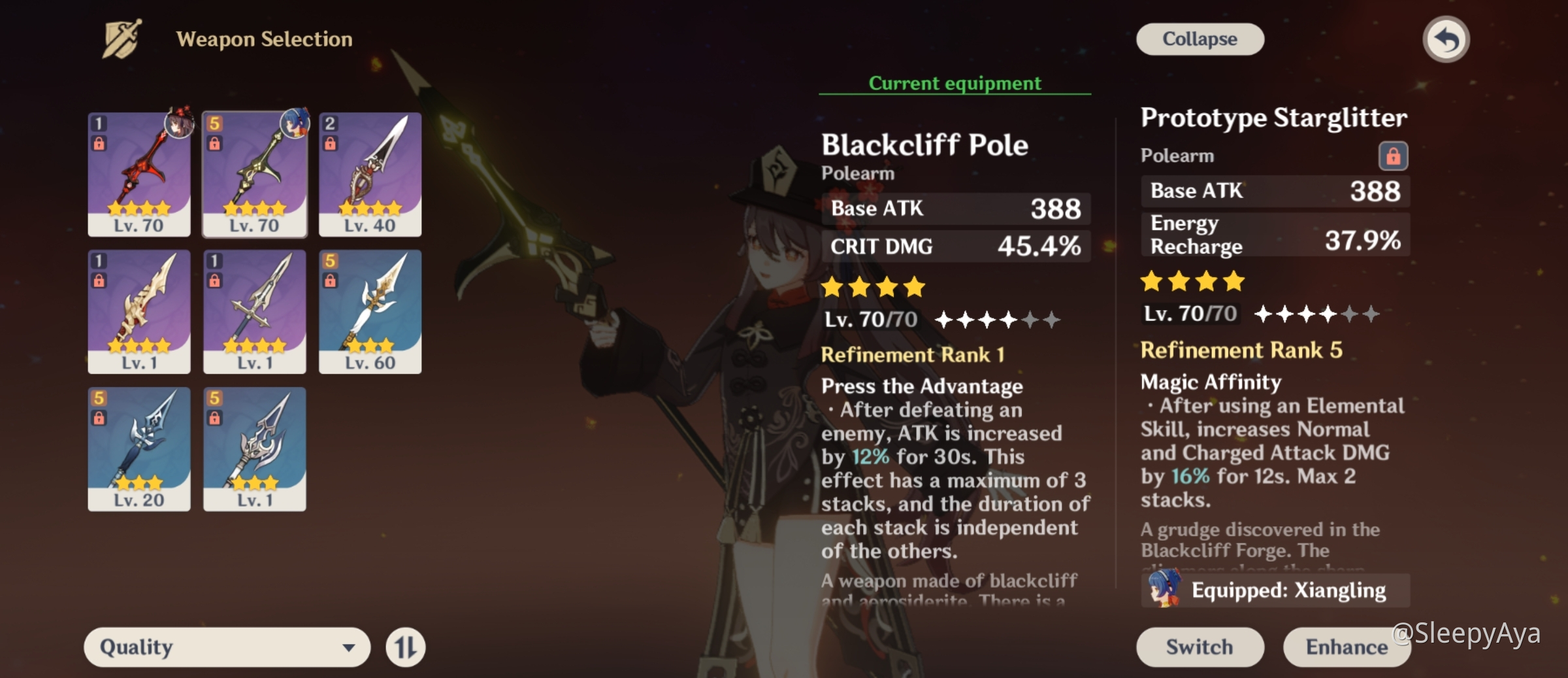
Task: Switch to Prototype Starglitter
Action: click(1200, 647)
